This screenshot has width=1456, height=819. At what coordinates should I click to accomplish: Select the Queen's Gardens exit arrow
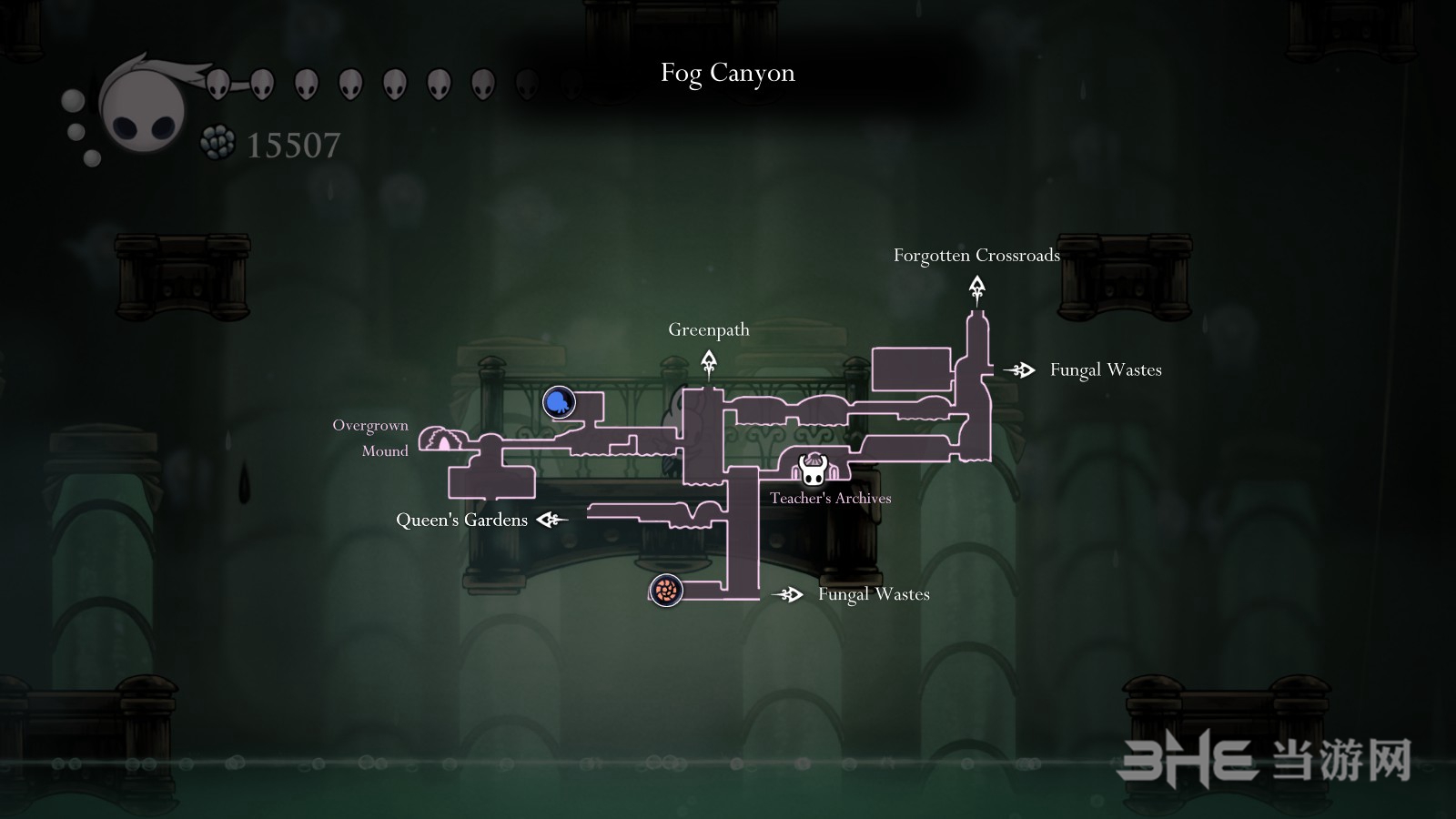click(551, 520)
